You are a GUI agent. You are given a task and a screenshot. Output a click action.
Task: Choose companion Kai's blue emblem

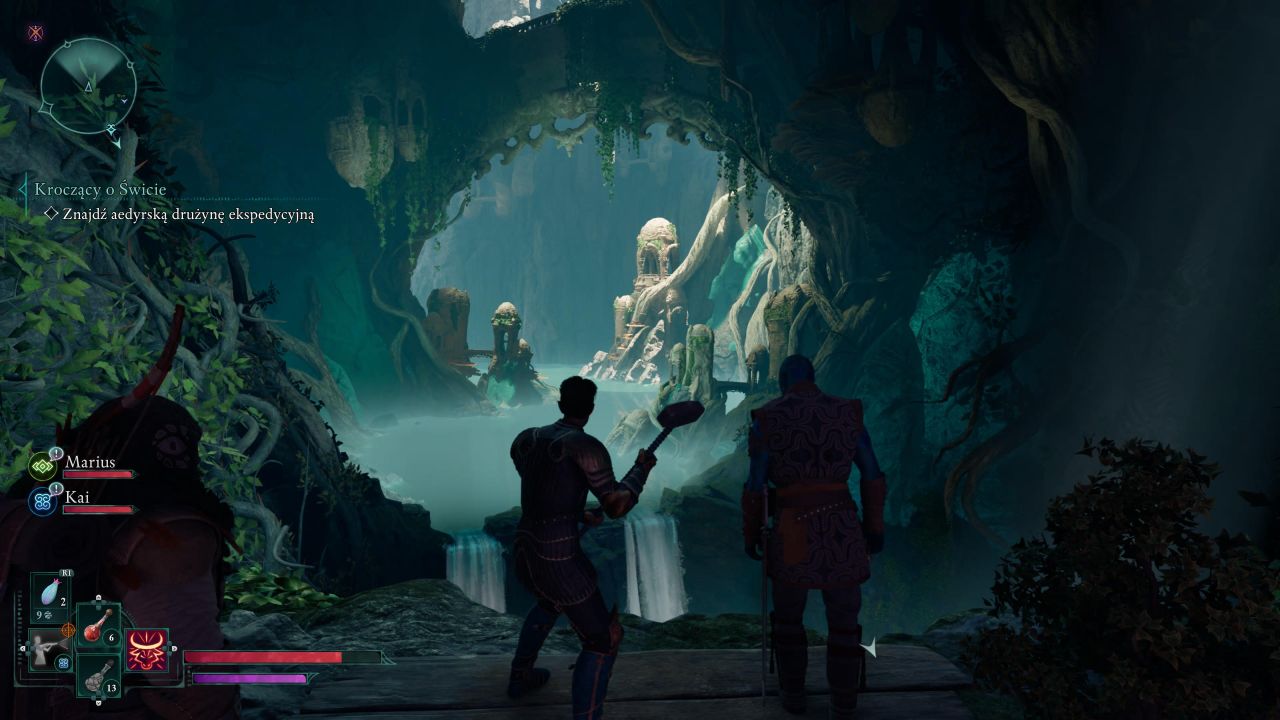42,502
